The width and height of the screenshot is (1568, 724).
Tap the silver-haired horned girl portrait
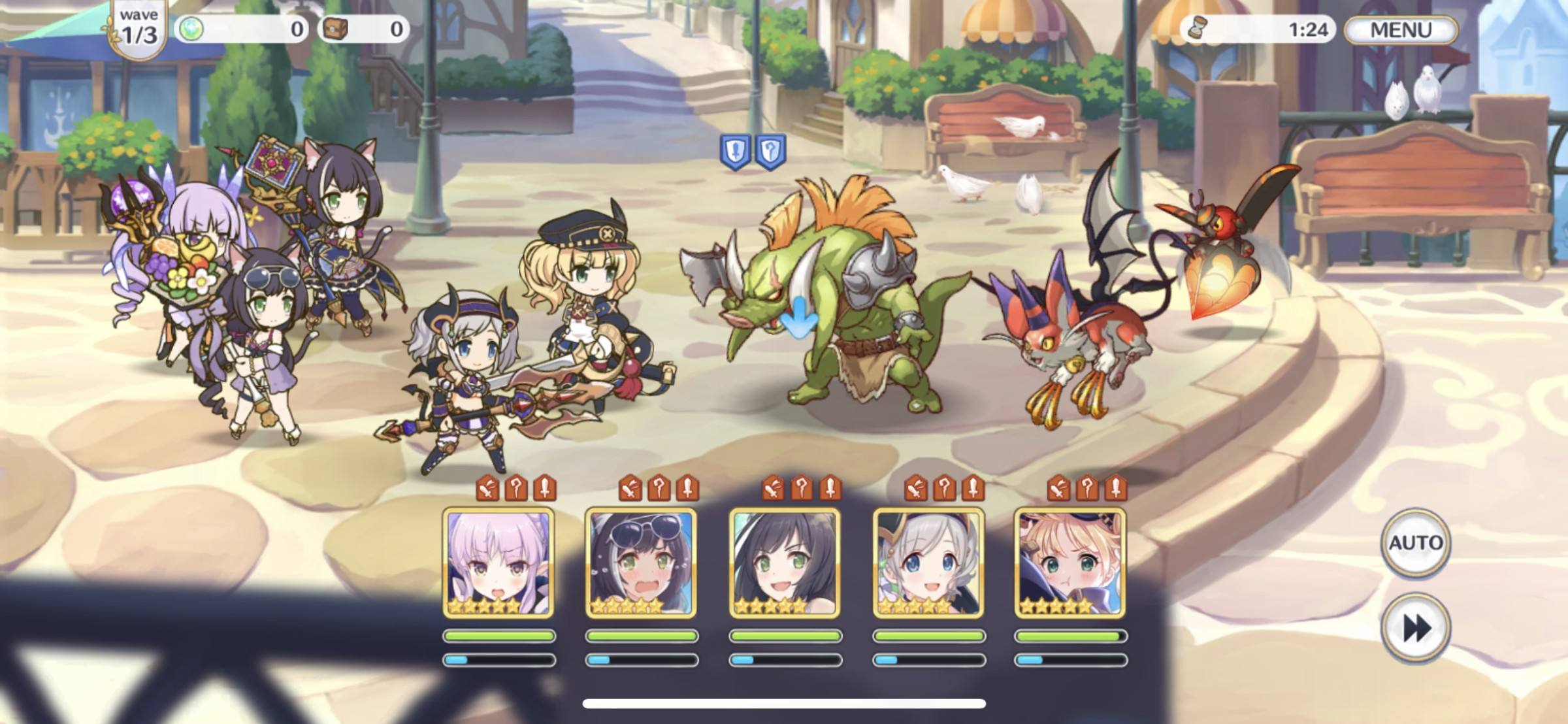(928, 563)
